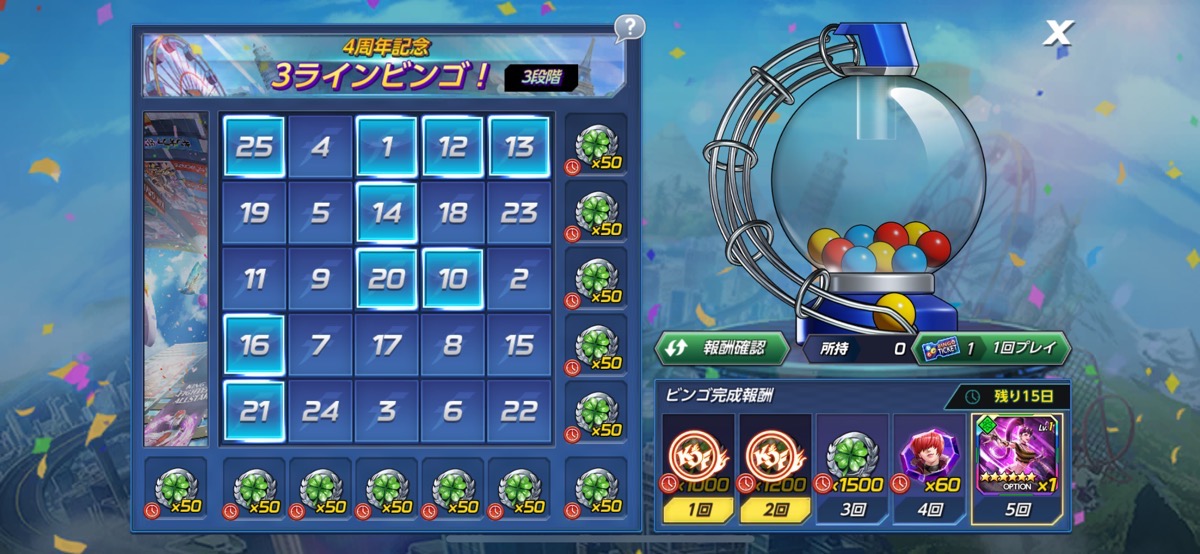Select bingo tile number 19
1200x554 pixels.
[254, 213]
